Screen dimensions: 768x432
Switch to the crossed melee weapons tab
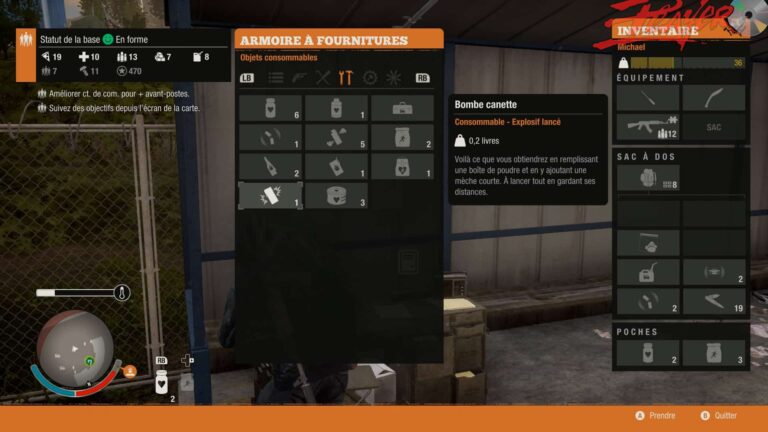tap(322, 77)
